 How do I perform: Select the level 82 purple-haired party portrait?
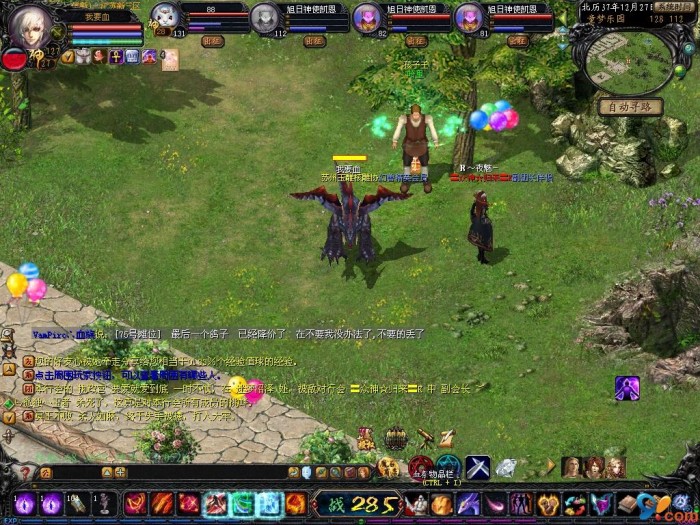click(367, 17)
